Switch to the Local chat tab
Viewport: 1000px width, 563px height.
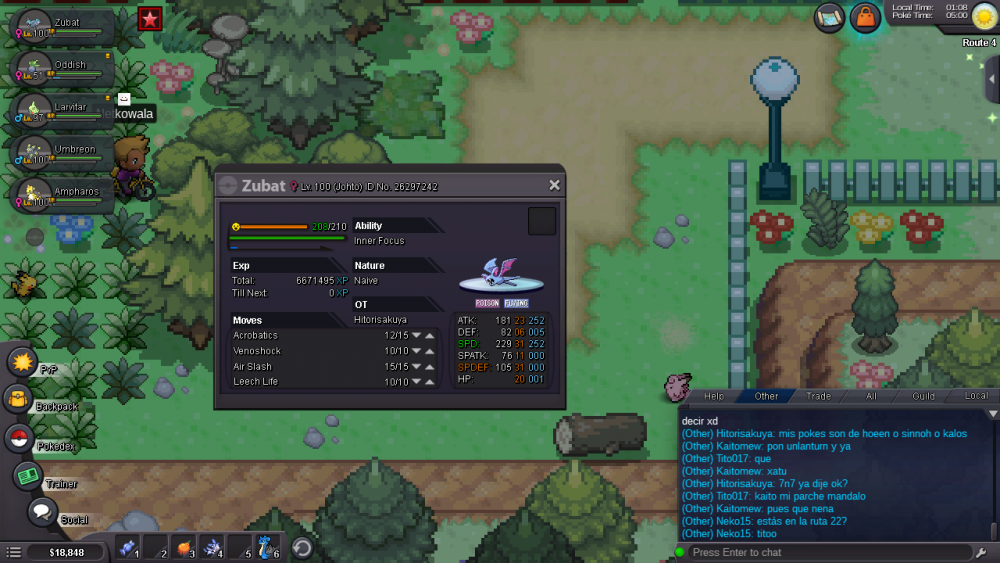pos(975,396)
